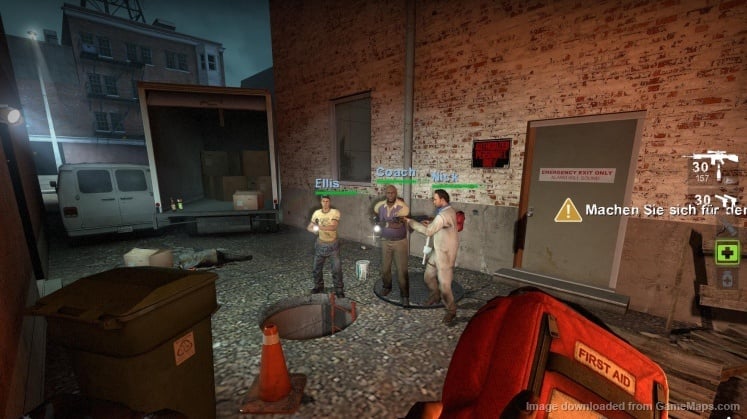This screenshot has height=419, width=747.
Task: Select the throwable item slot
Action: [x=727, y=227]
